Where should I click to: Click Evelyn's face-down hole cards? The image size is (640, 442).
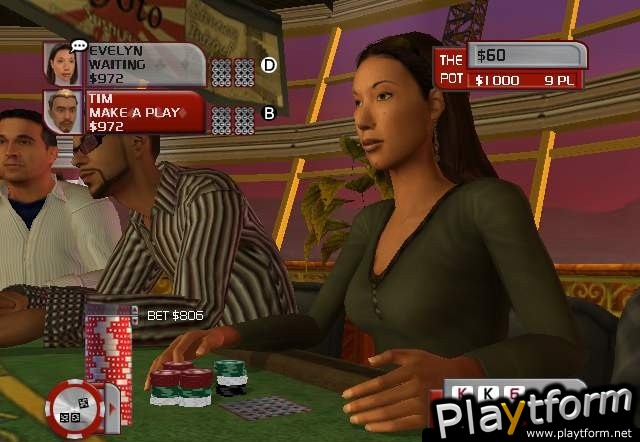[232, 70]
